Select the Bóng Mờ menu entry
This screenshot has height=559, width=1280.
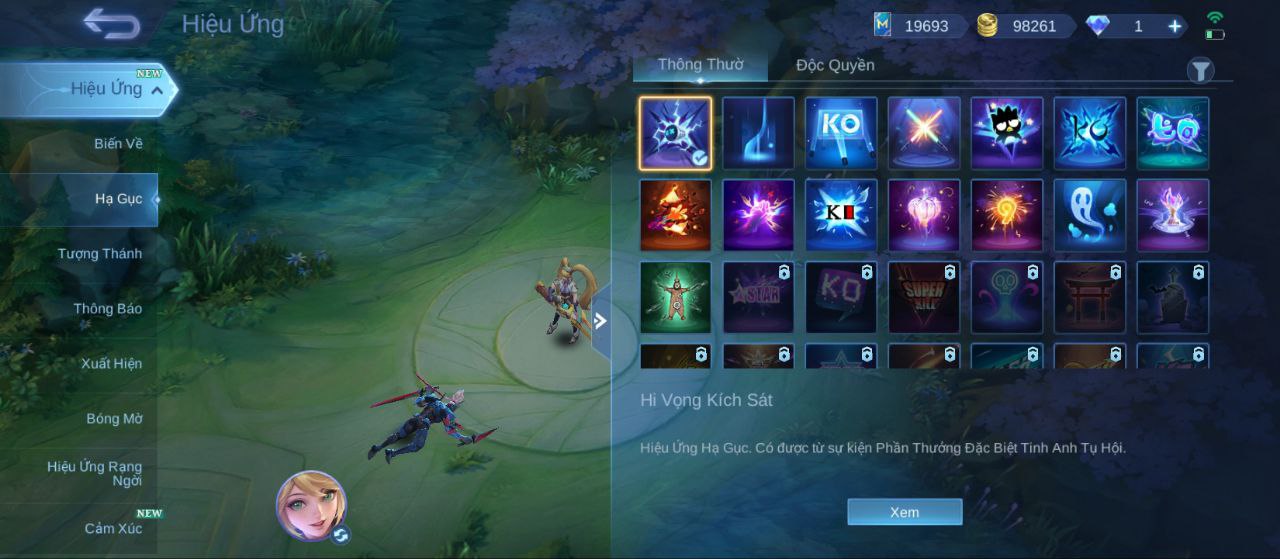click(x=114, y=419)
